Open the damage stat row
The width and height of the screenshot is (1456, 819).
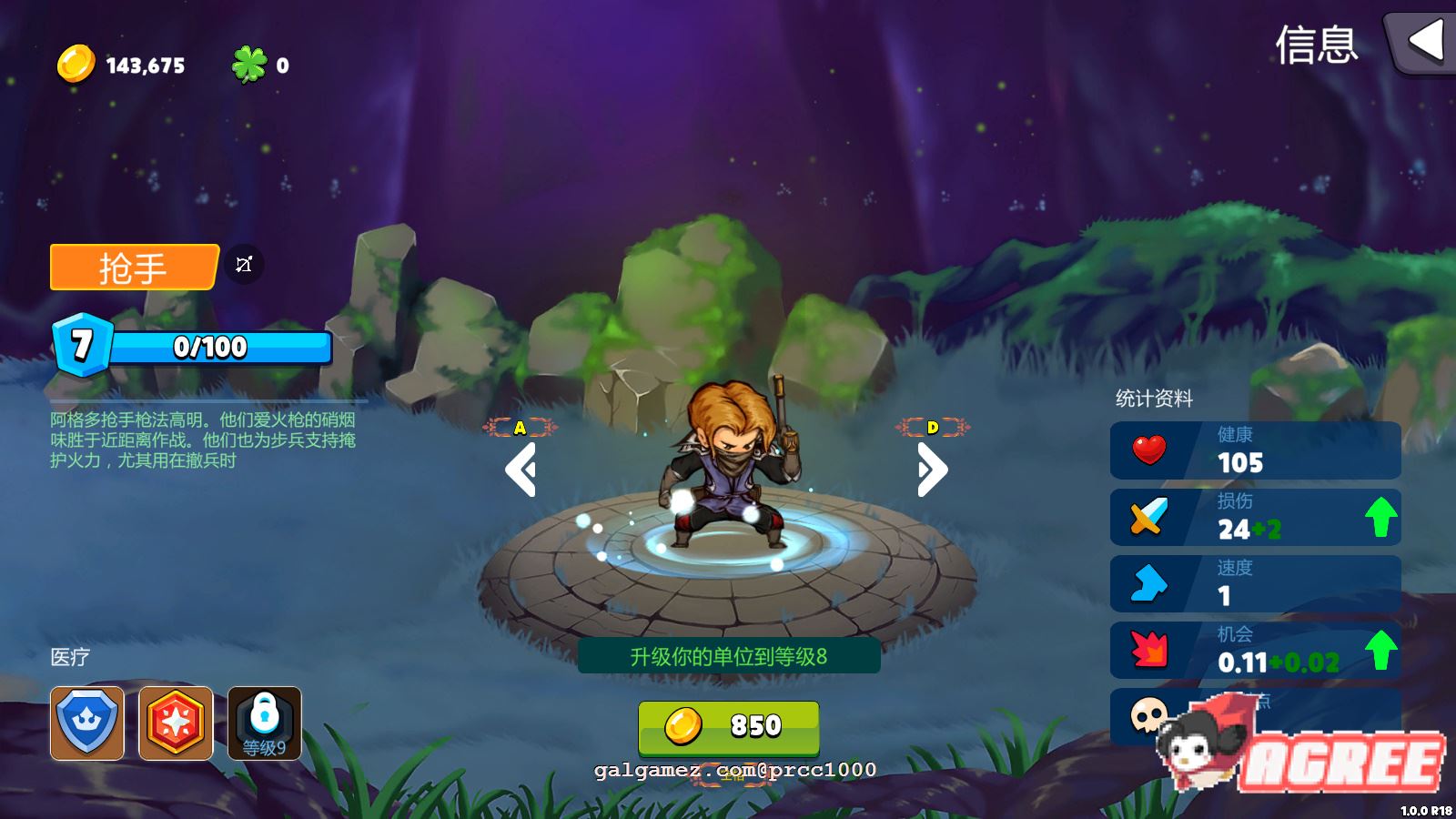pos(1255,517)
